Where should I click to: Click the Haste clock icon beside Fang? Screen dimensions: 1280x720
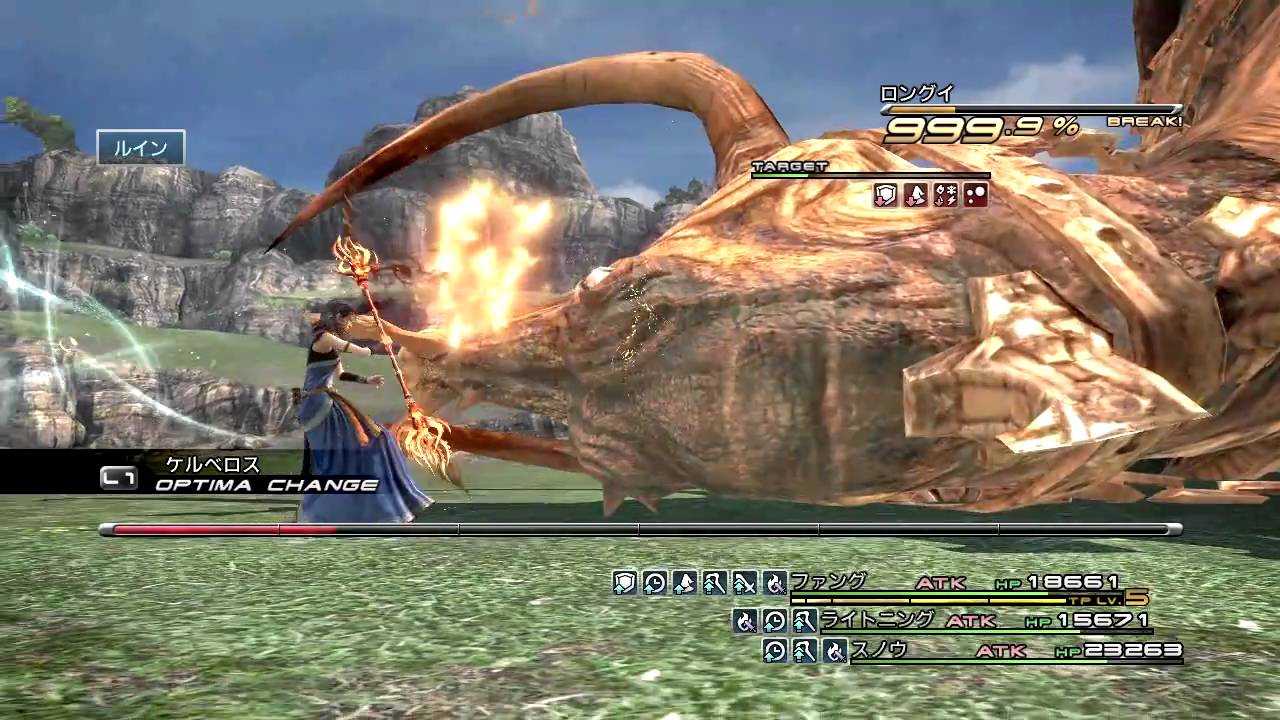tap(654, 583)
